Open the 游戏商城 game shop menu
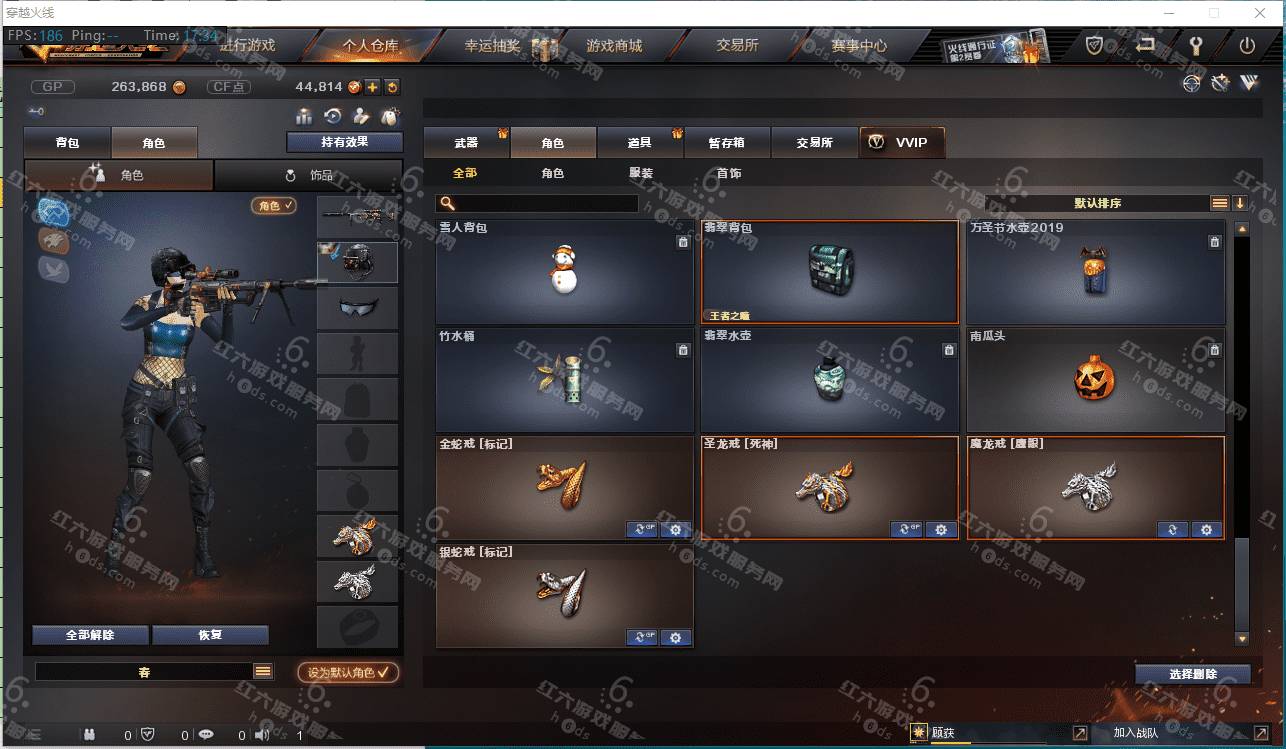 (614, 46)
